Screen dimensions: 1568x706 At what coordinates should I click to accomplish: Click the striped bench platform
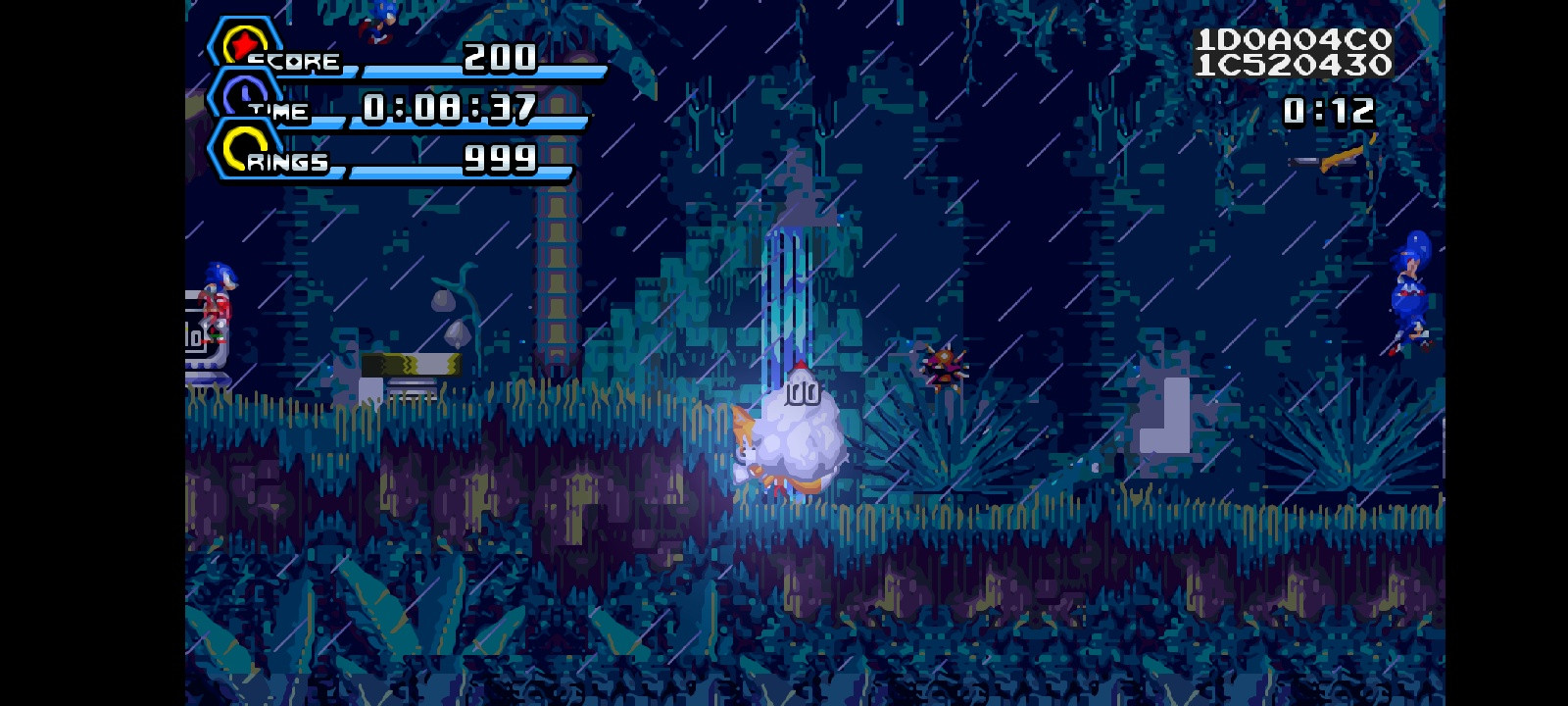coord(412,363)
